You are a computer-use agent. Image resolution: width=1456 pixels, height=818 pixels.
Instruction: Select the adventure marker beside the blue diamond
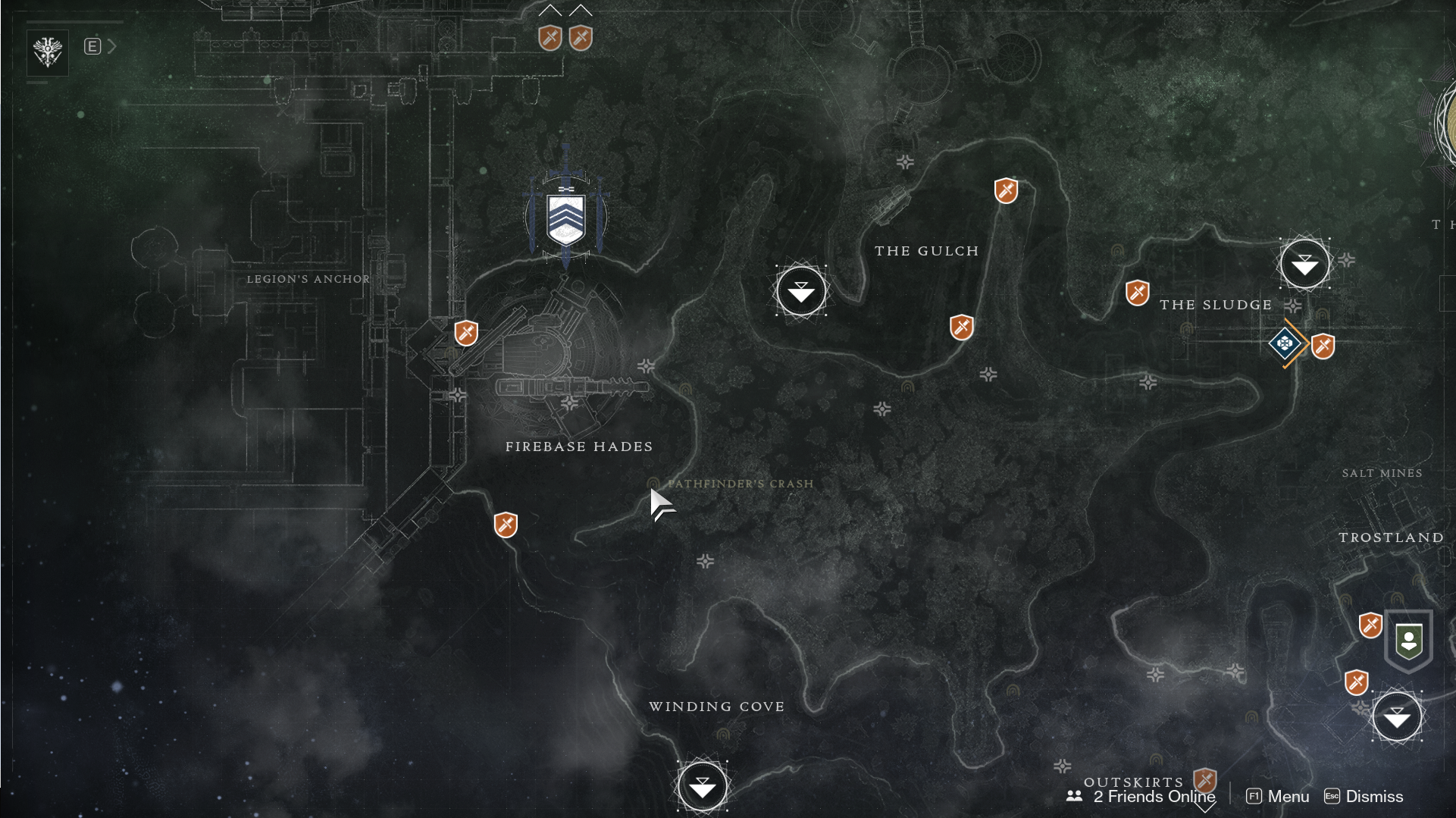tap(1323, 346)
